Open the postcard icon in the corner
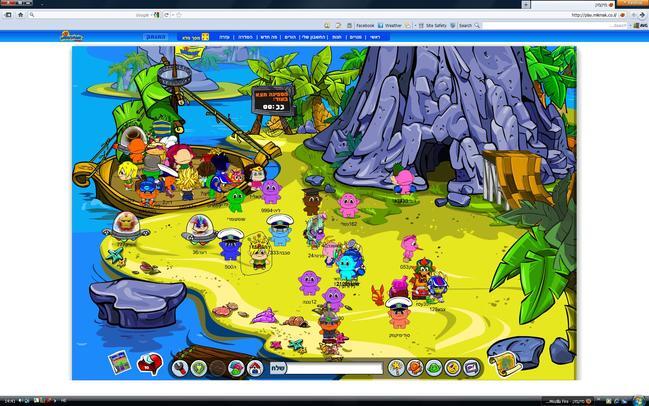Image resolution: width=649 pixels, height=406 pixels. tap(118, 360)
